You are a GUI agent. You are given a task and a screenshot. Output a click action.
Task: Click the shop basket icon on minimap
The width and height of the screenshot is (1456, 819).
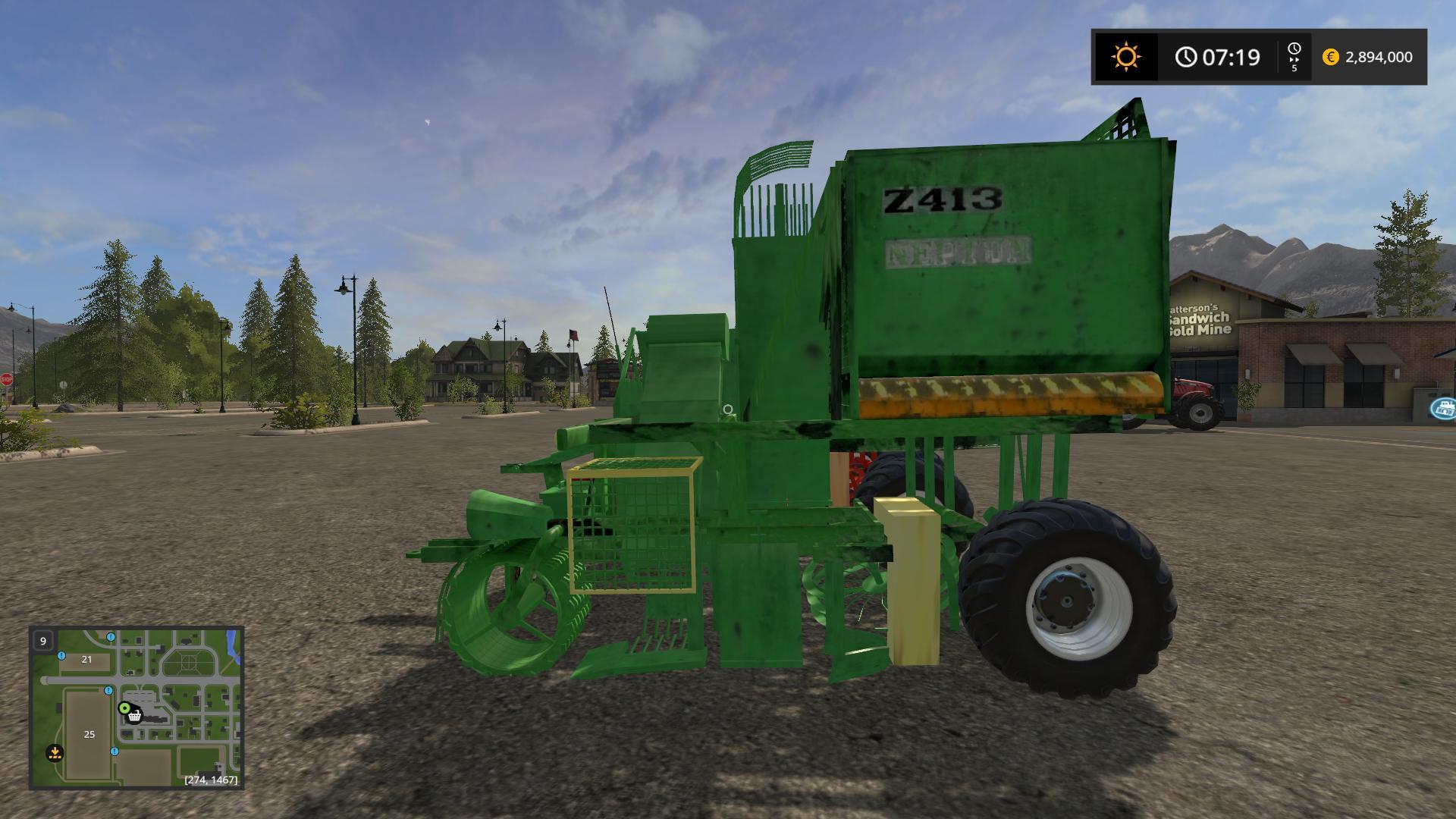(x=136, y=716)
